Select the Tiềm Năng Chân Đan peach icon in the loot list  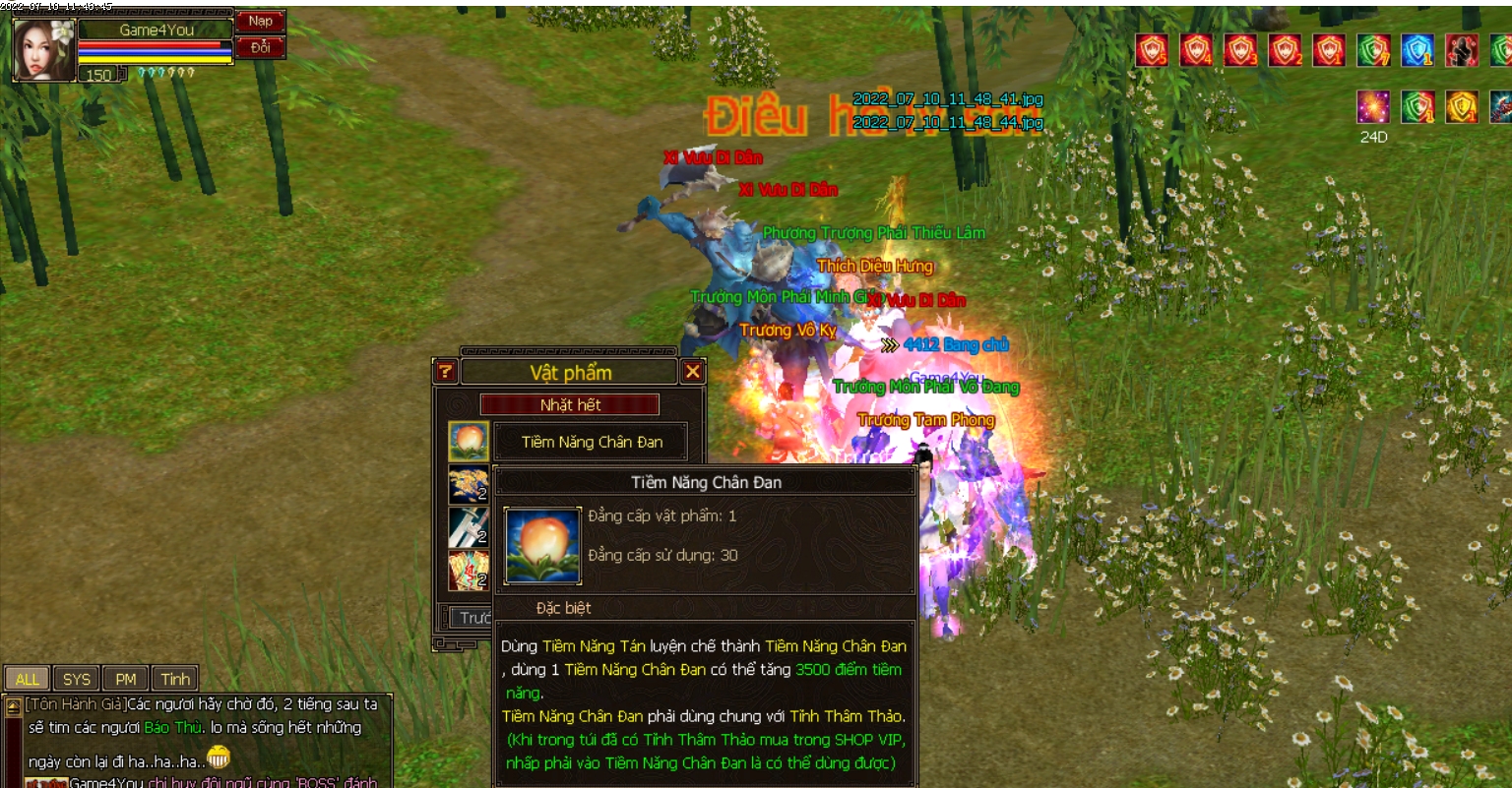pos(469,442)
